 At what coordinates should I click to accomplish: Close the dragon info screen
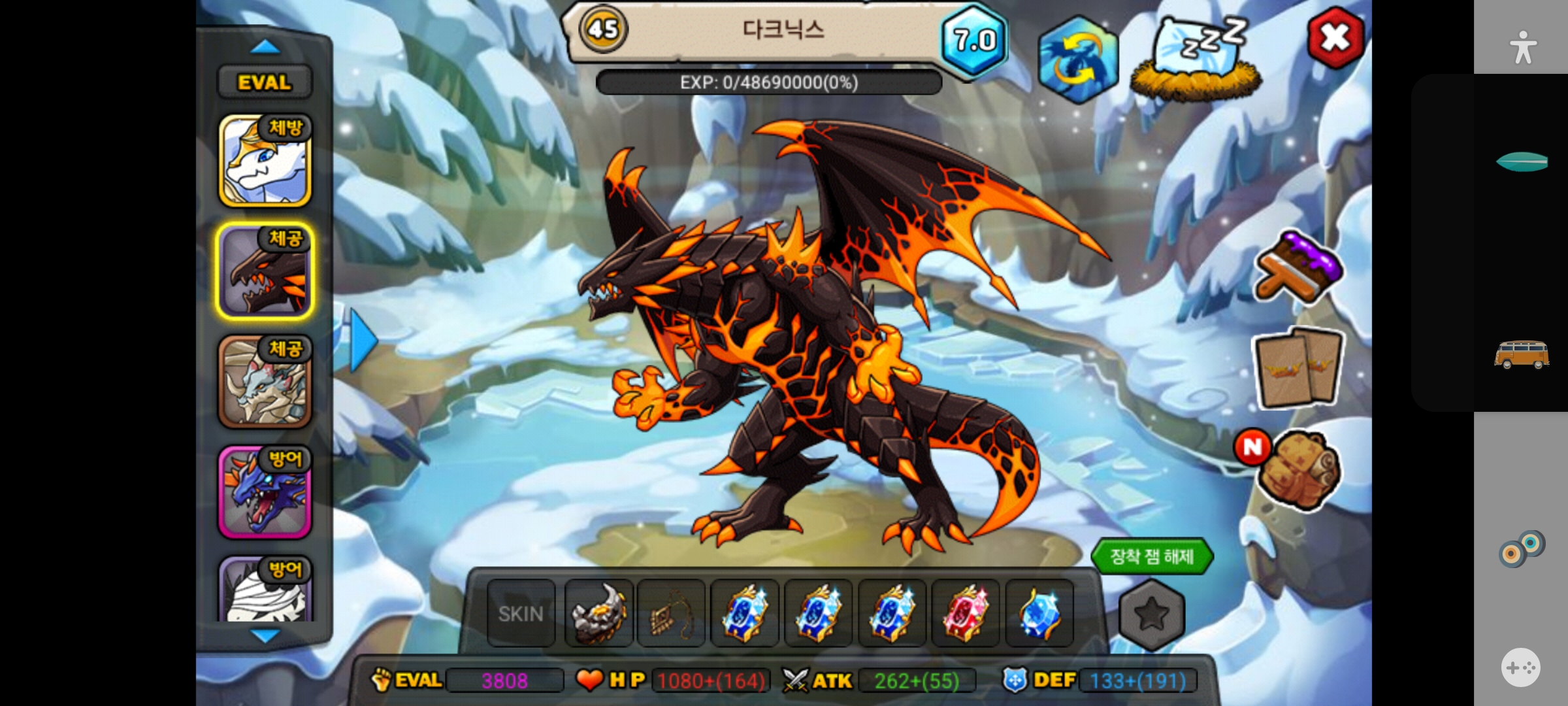[x=1335, y=38]
